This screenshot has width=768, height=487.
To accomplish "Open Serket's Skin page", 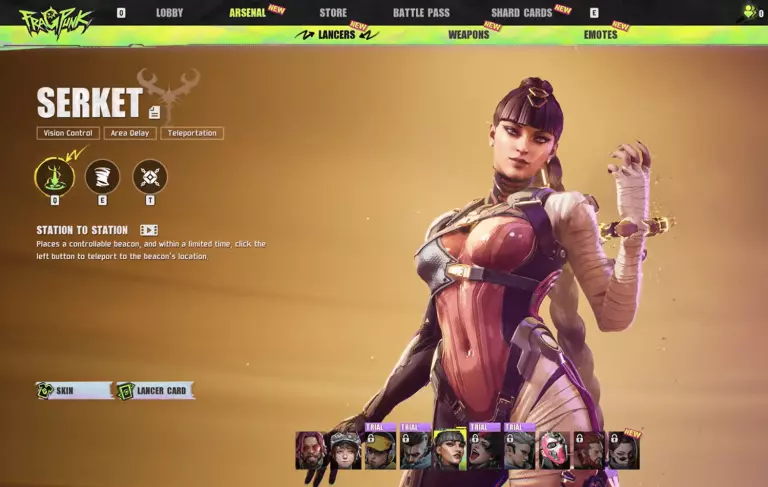I will click(x=73, y=390).
